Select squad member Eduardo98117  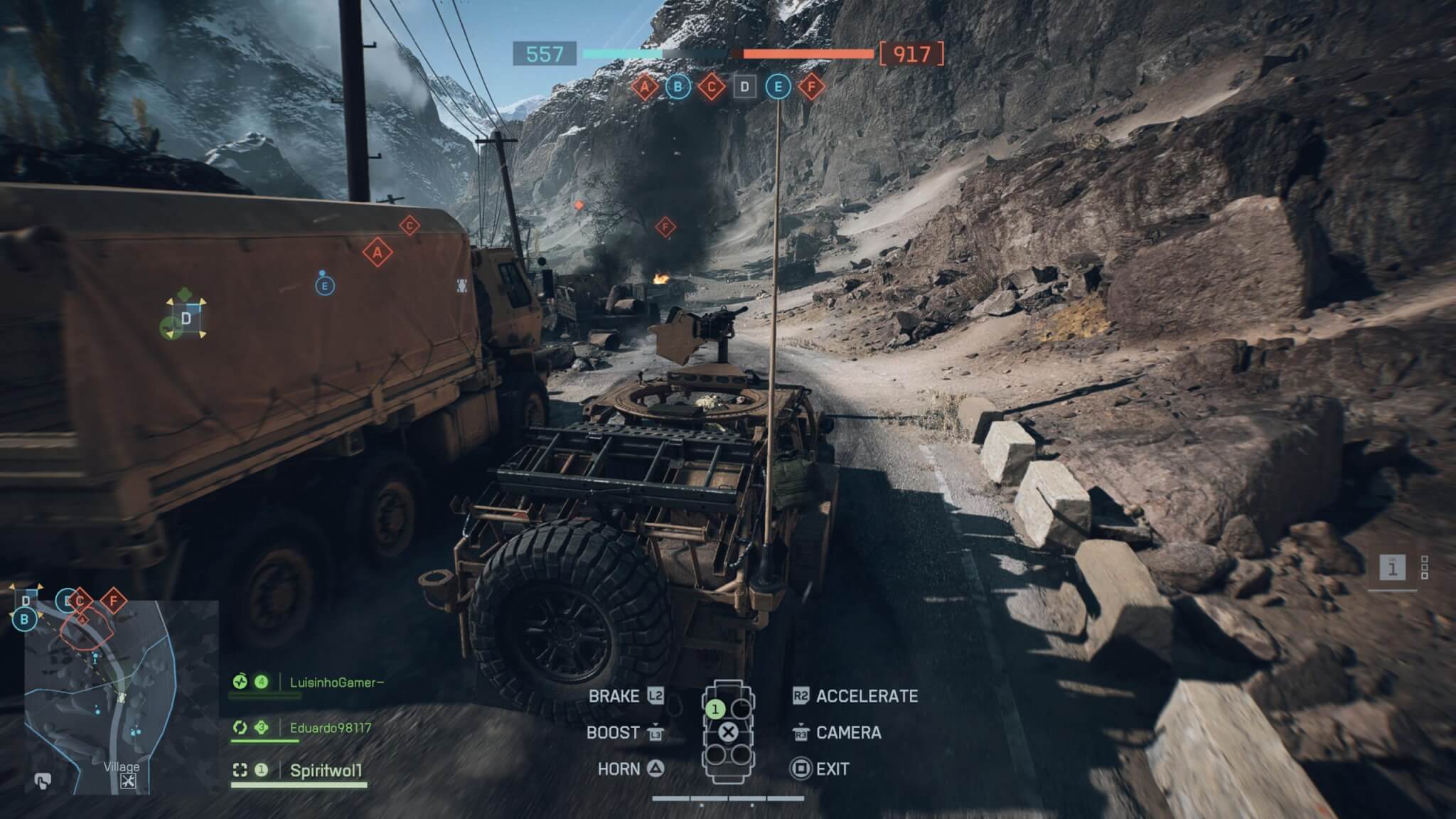click(x=330, y=727)
